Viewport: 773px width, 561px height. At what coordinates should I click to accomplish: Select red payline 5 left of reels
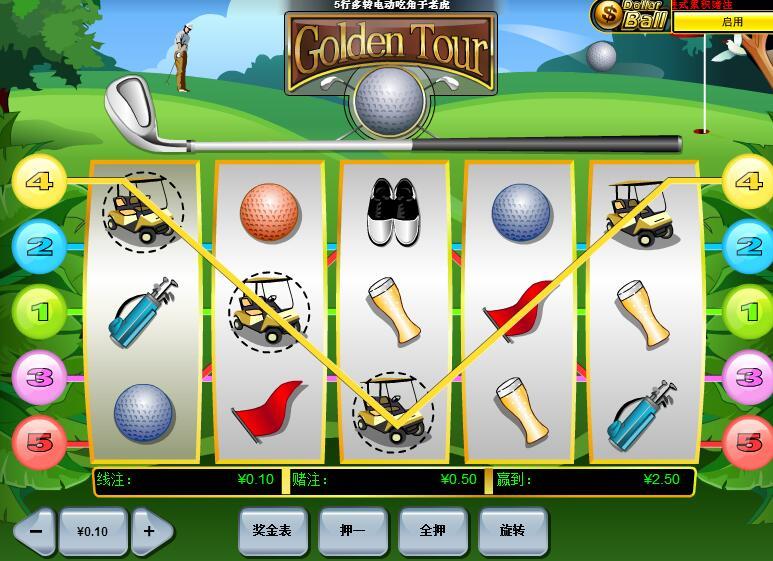click(x=39, y=441)
